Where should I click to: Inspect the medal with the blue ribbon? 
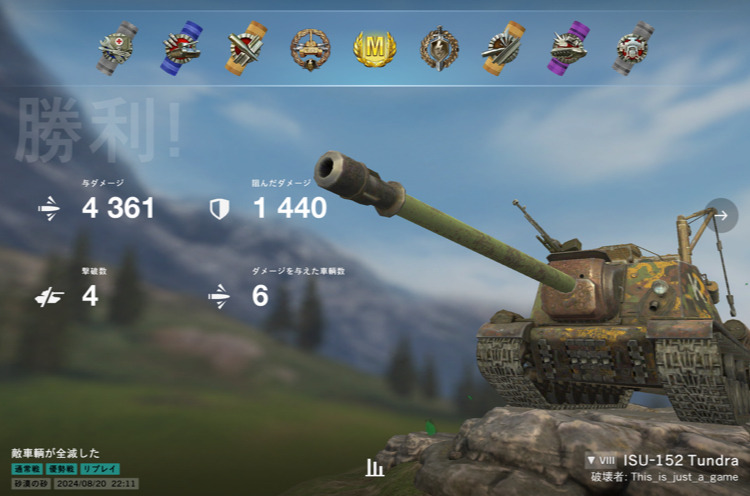(x=181, y=48)
